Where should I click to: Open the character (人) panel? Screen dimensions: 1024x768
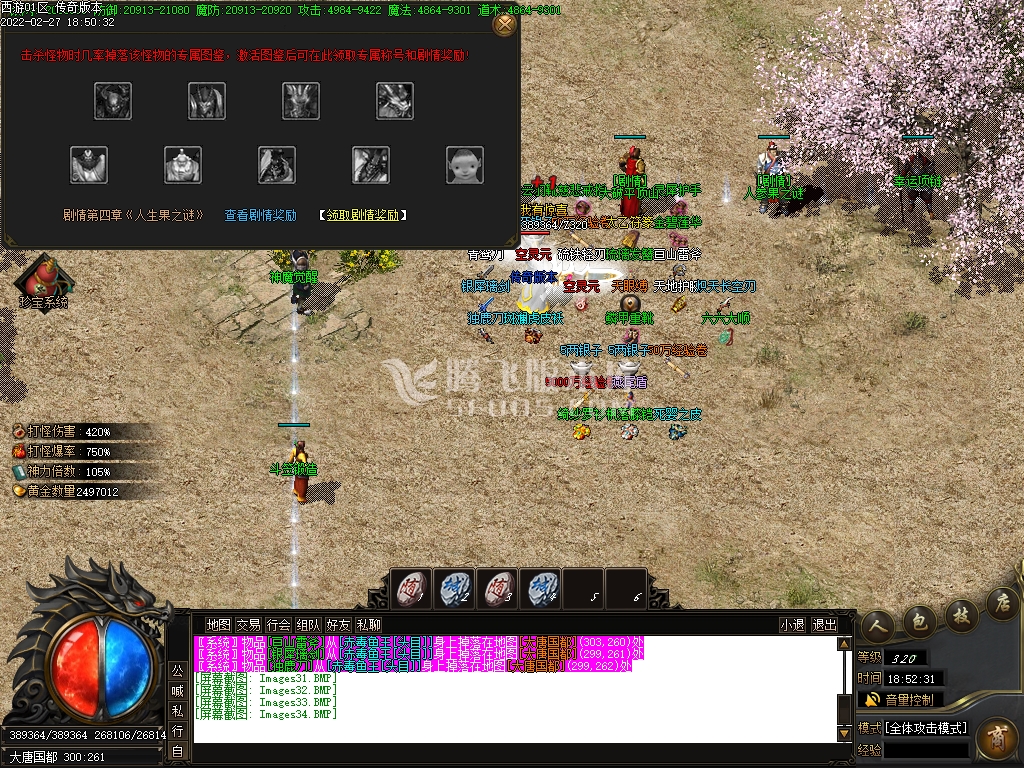tap(879, 625)
